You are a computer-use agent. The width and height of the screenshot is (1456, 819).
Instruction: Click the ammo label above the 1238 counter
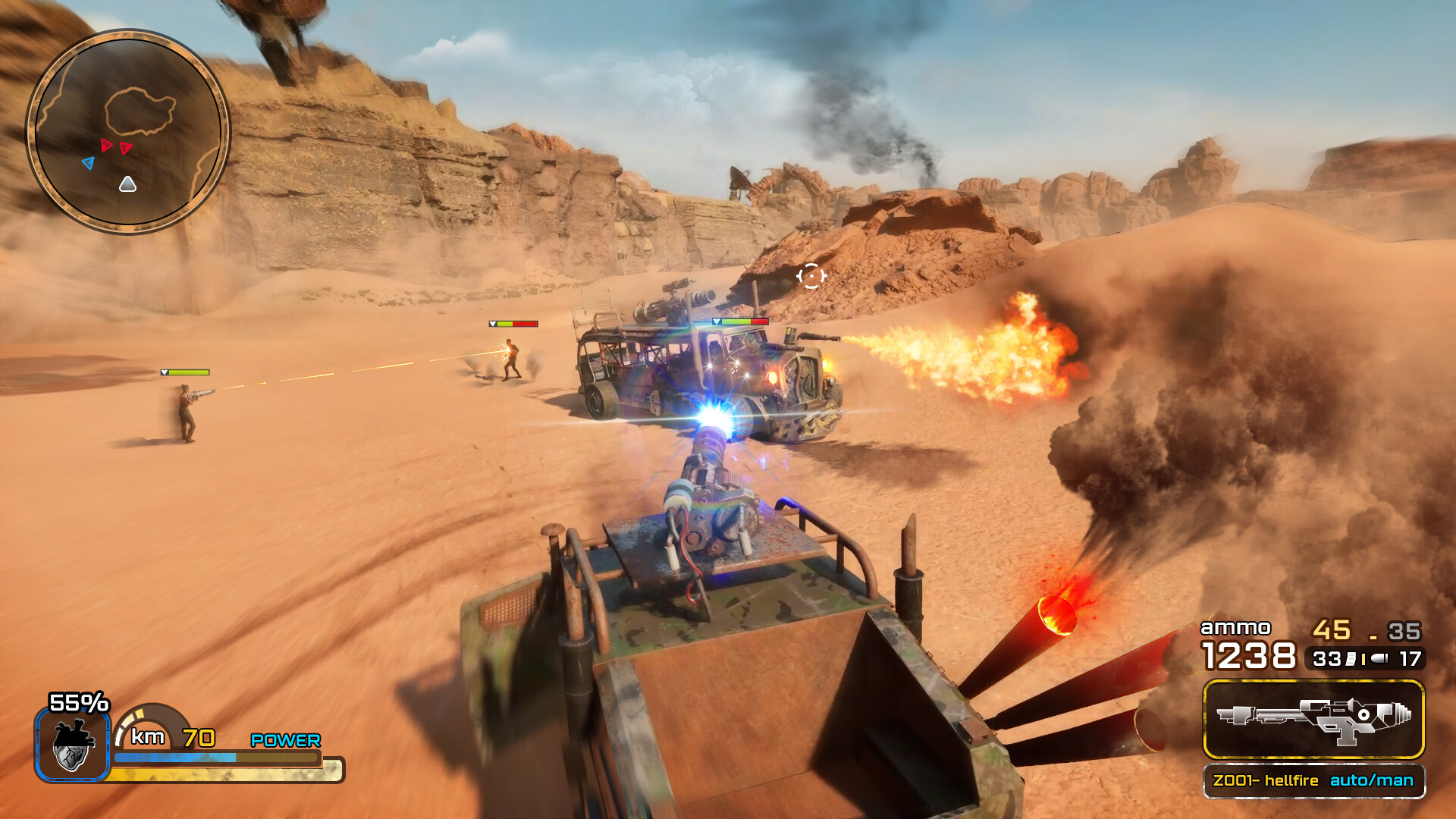click(1236, 628)
